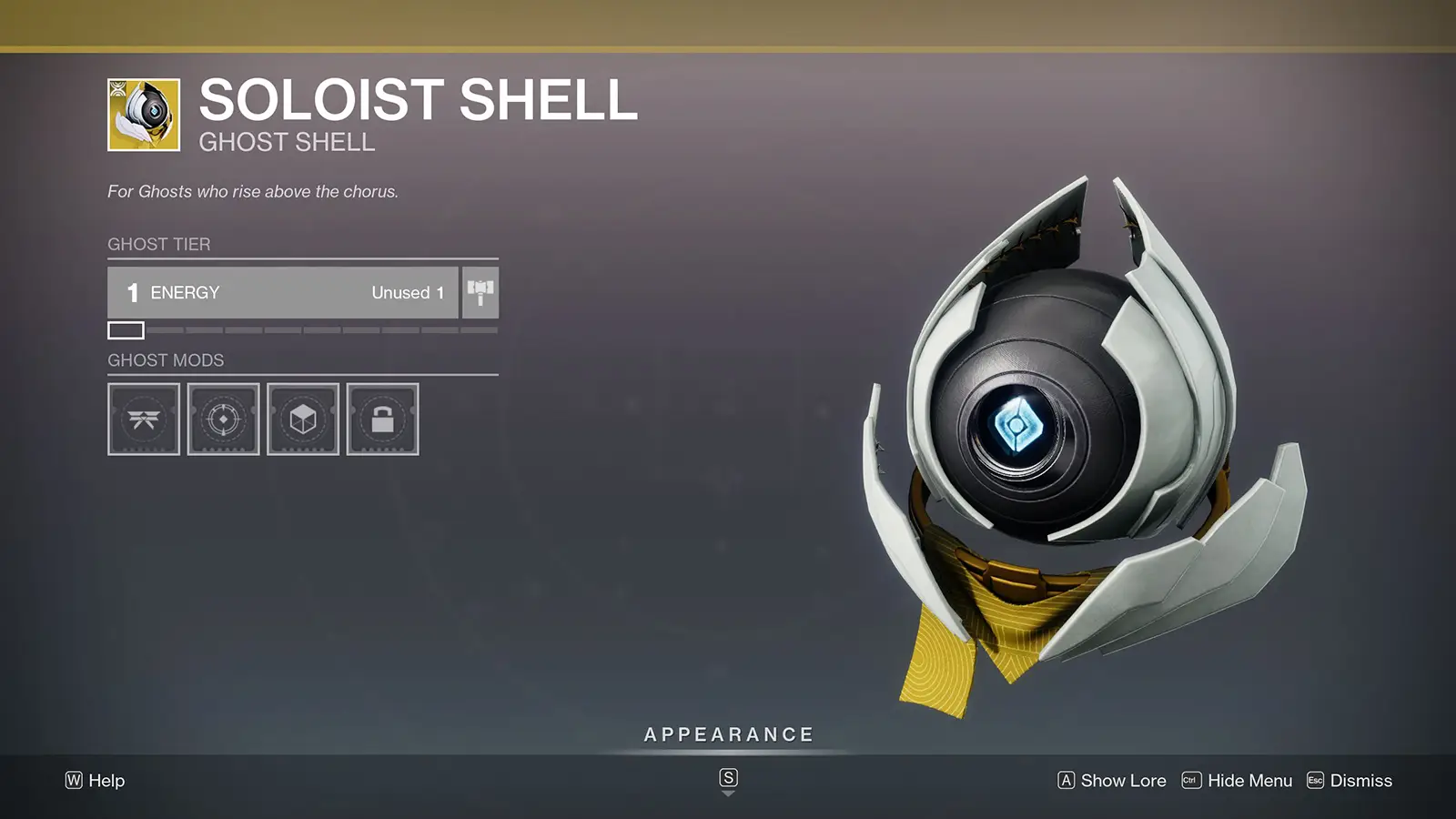Click the cube-shaped ghost mod slot
Viewport: 1456px width, 819px height.
pos(303,419)
